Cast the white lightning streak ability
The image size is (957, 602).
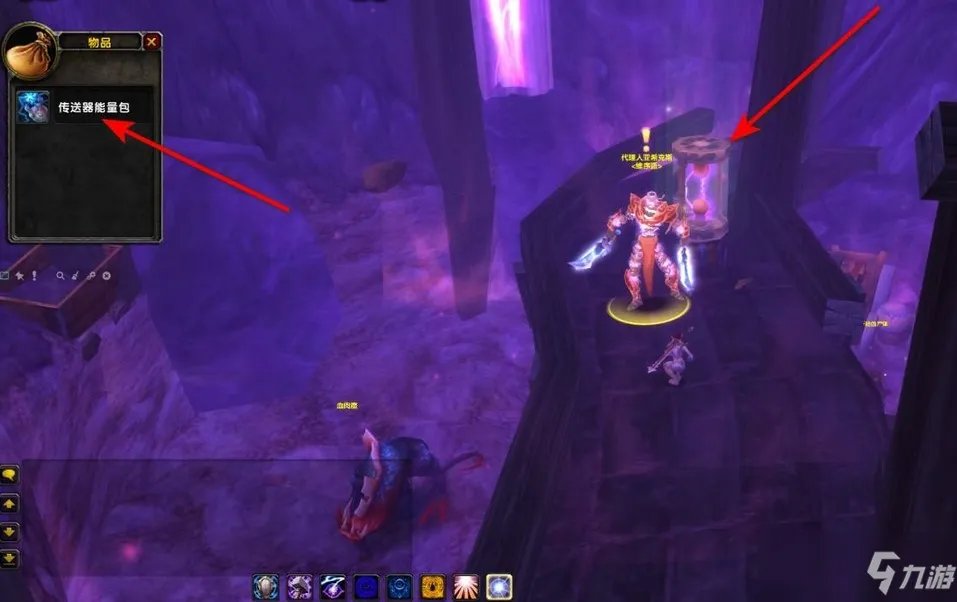pos(333,586)
